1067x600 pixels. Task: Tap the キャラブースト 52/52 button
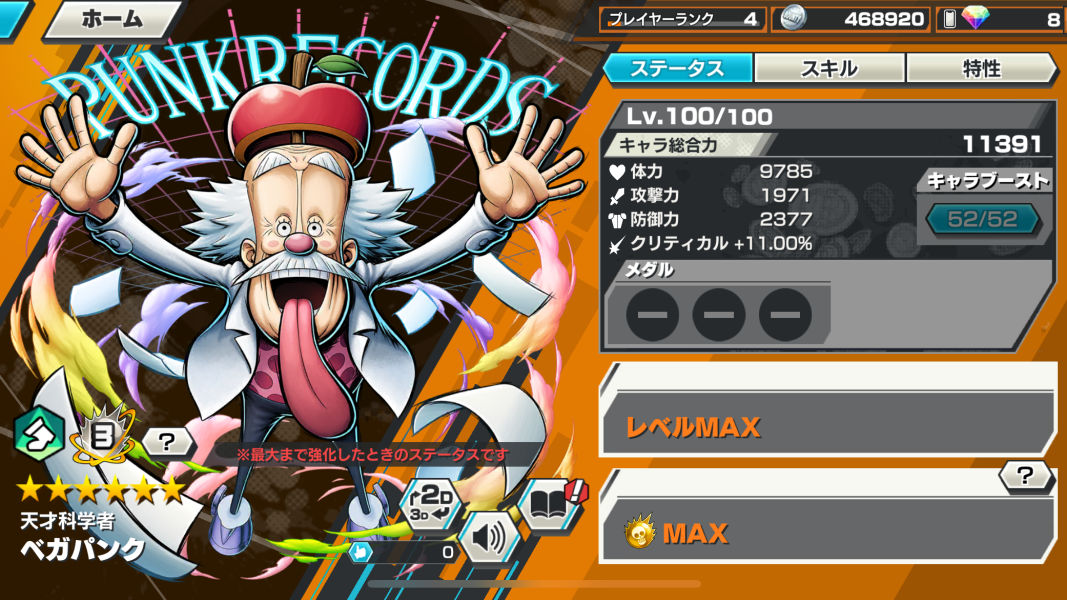pyautogui.click(x=981, y=219)
